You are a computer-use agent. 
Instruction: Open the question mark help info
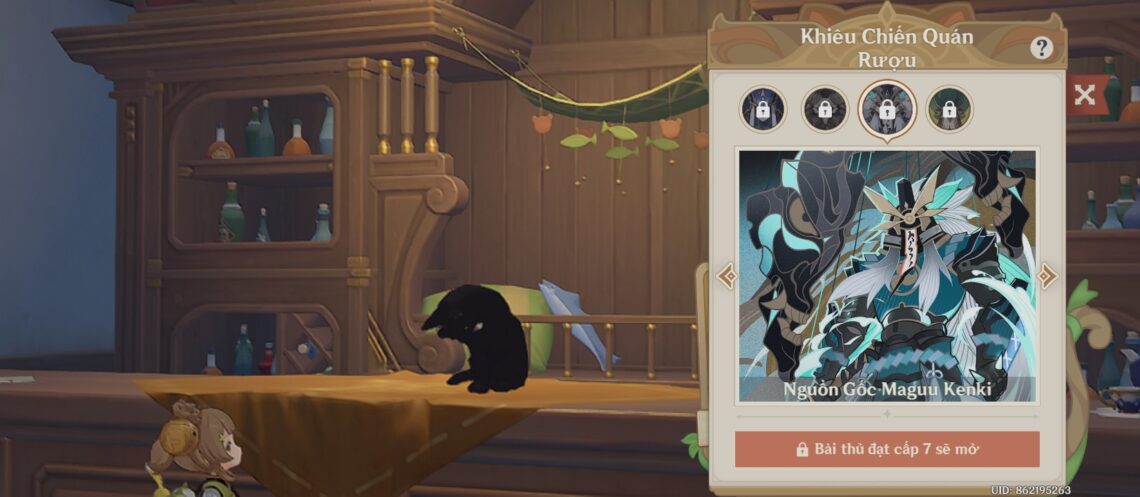1042,48
